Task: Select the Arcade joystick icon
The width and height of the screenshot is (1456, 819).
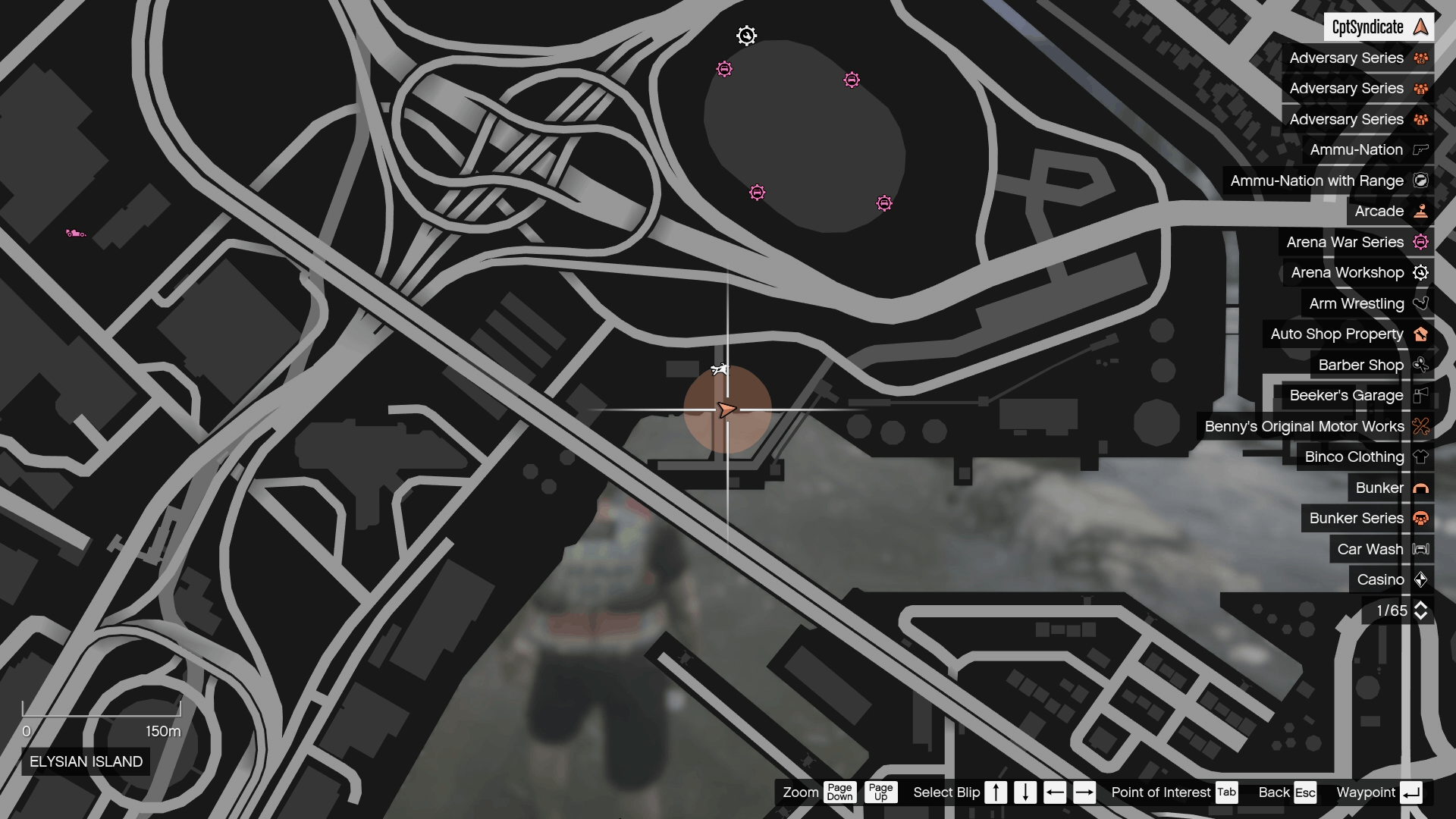Action: point(1420,212)
